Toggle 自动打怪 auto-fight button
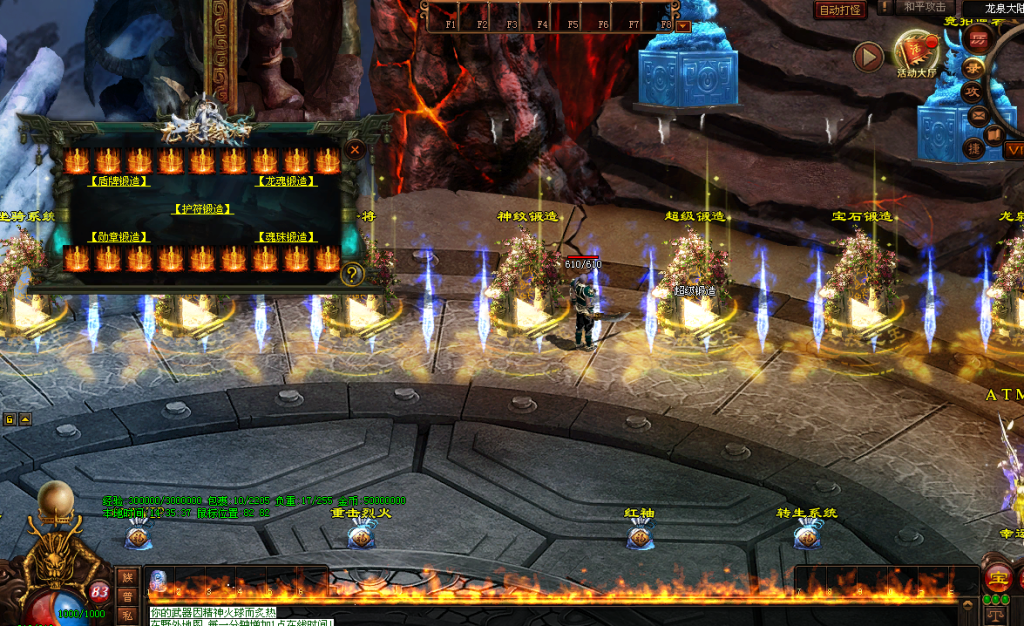The image size is (1024, 626). [840, 10]
